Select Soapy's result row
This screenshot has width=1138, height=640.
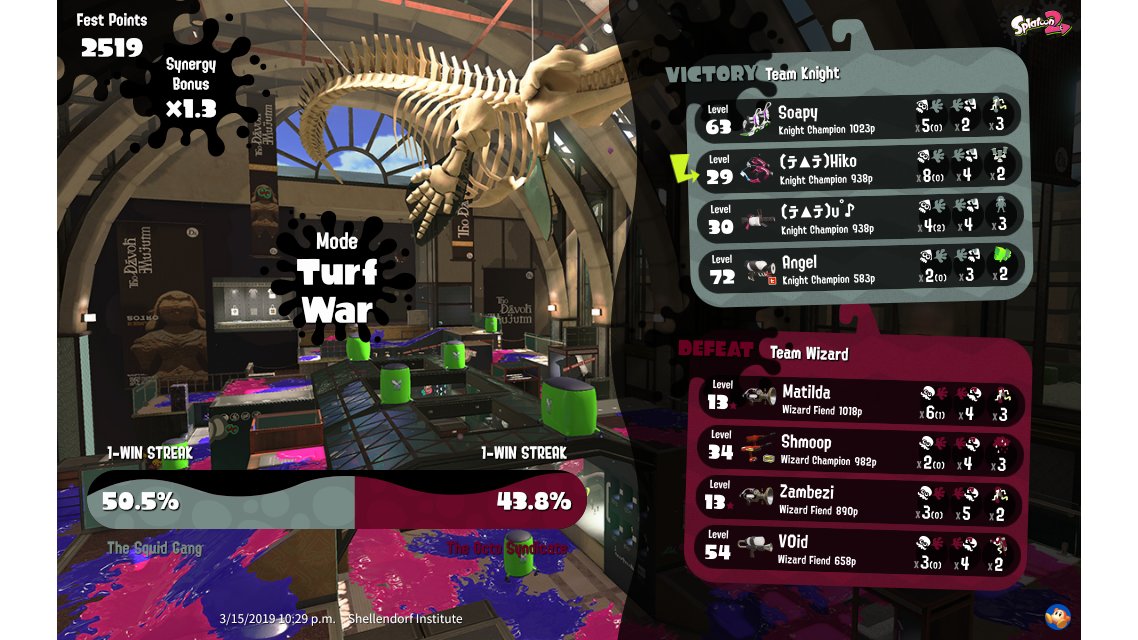click(x=860, y=117)
